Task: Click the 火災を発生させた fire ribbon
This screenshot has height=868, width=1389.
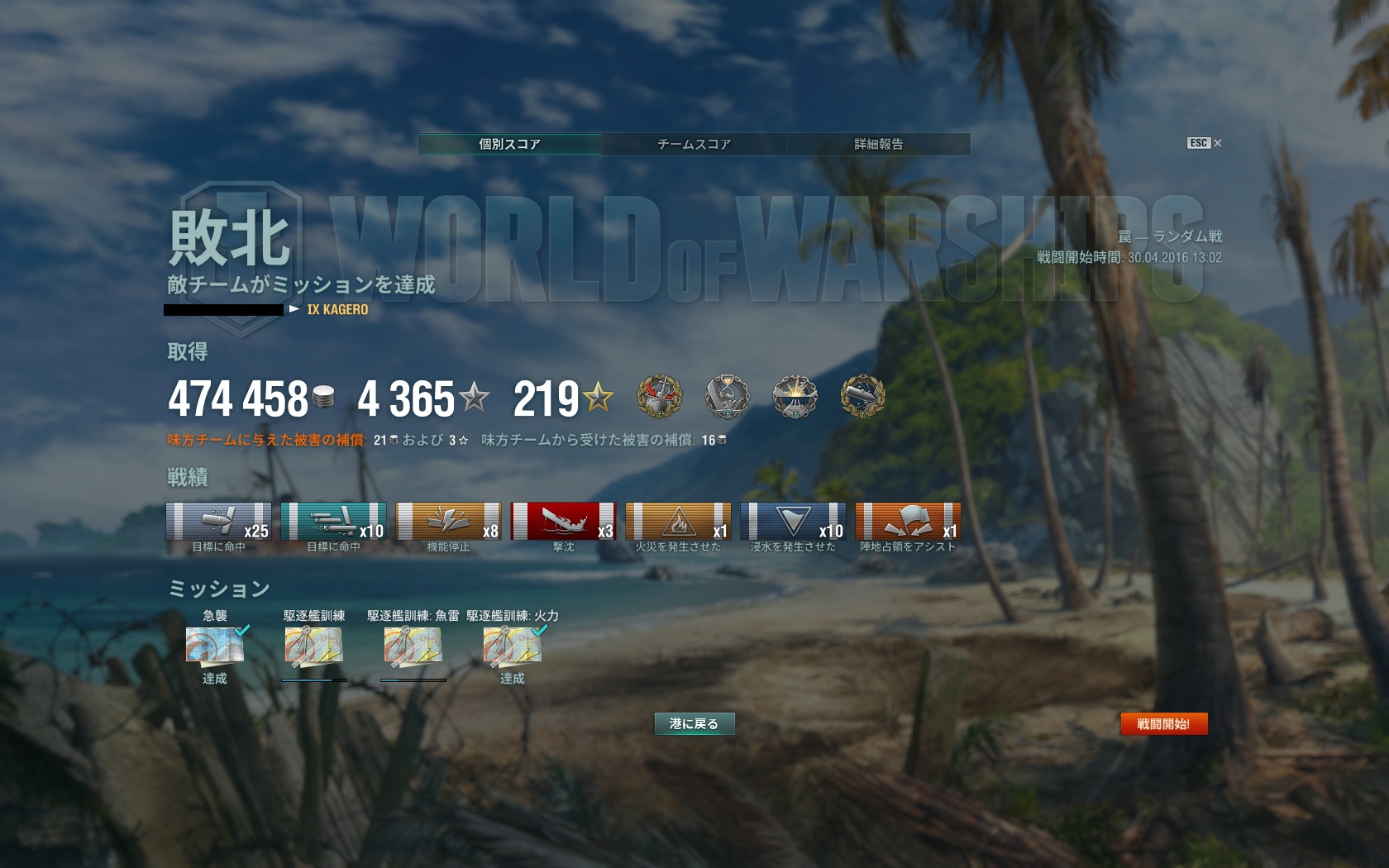Action: click(x=678, y=521)
